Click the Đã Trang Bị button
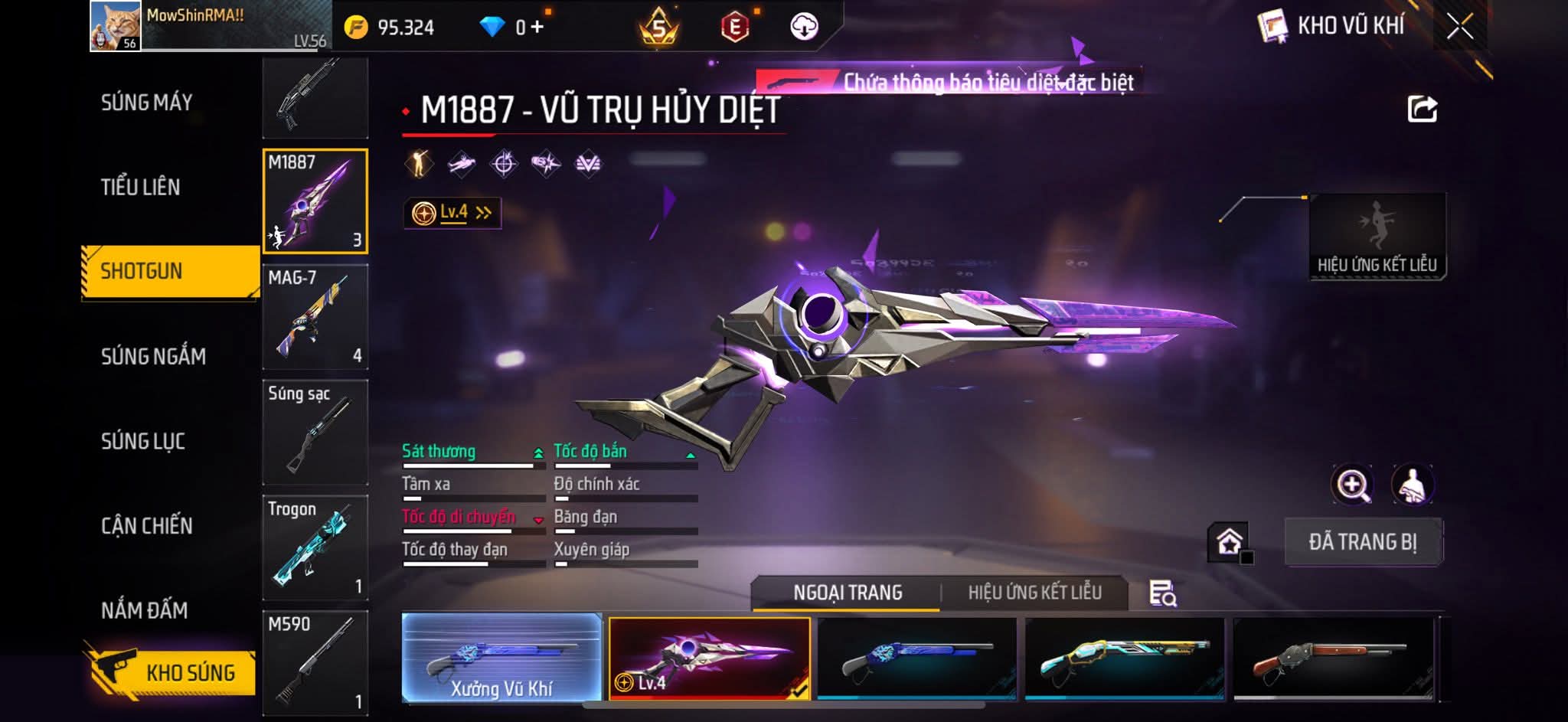The image size is (1568, 722). coord(1363,542)
